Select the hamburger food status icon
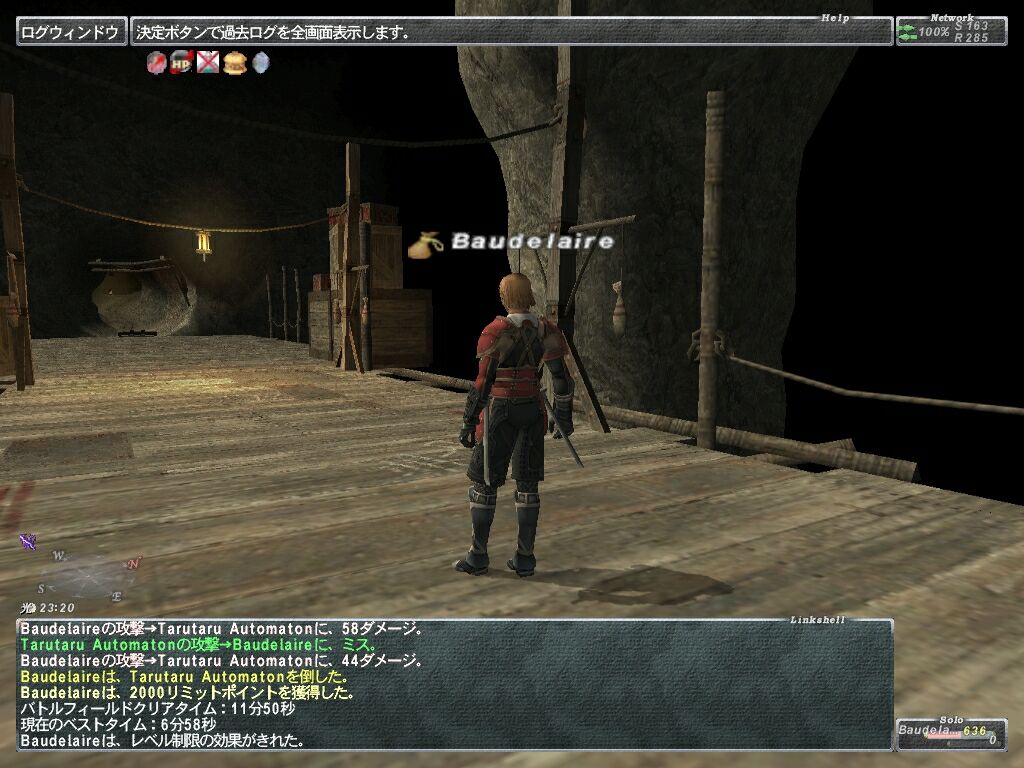Image resolution: width=1024 pixels, height=768 pixels. click(234, 63)
